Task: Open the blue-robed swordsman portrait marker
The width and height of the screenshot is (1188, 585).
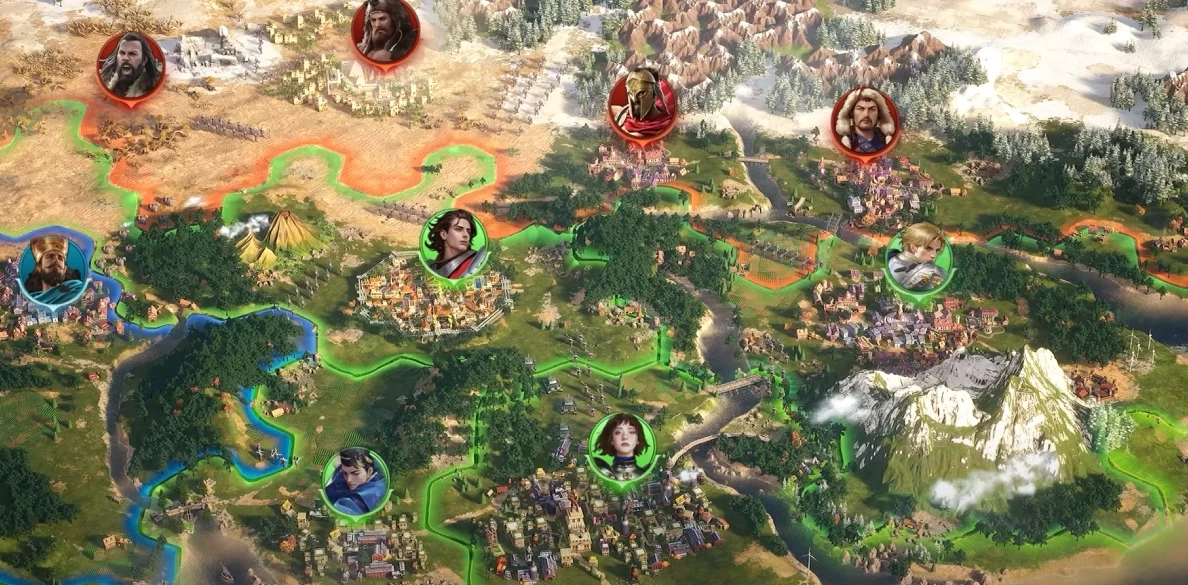Action: coord(355,482)
